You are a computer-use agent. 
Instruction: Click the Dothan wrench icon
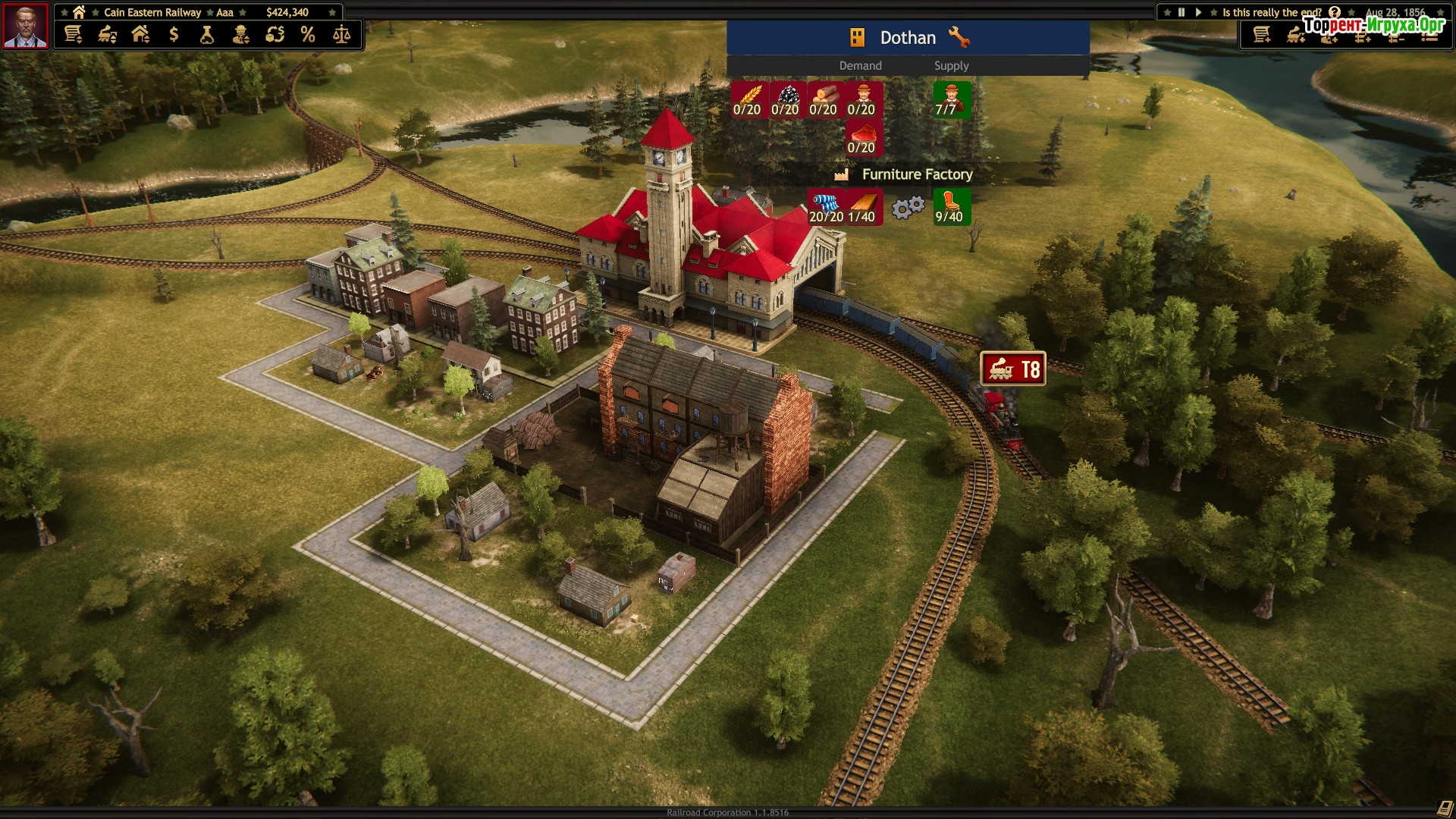click(x=959, y=37)
